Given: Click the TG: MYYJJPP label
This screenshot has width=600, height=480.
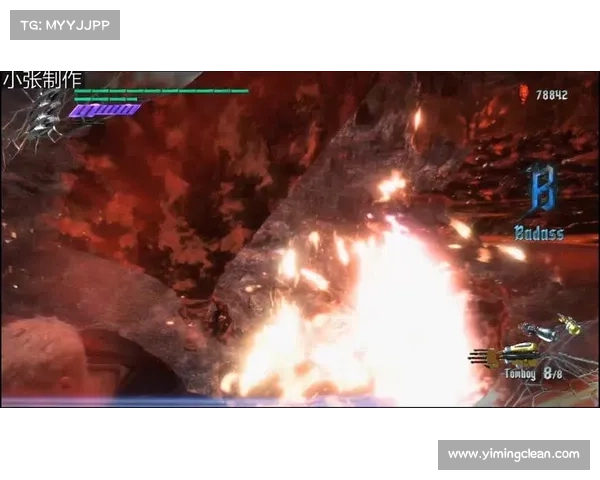Looking at the screenshot, I should [x=64, y=24].
